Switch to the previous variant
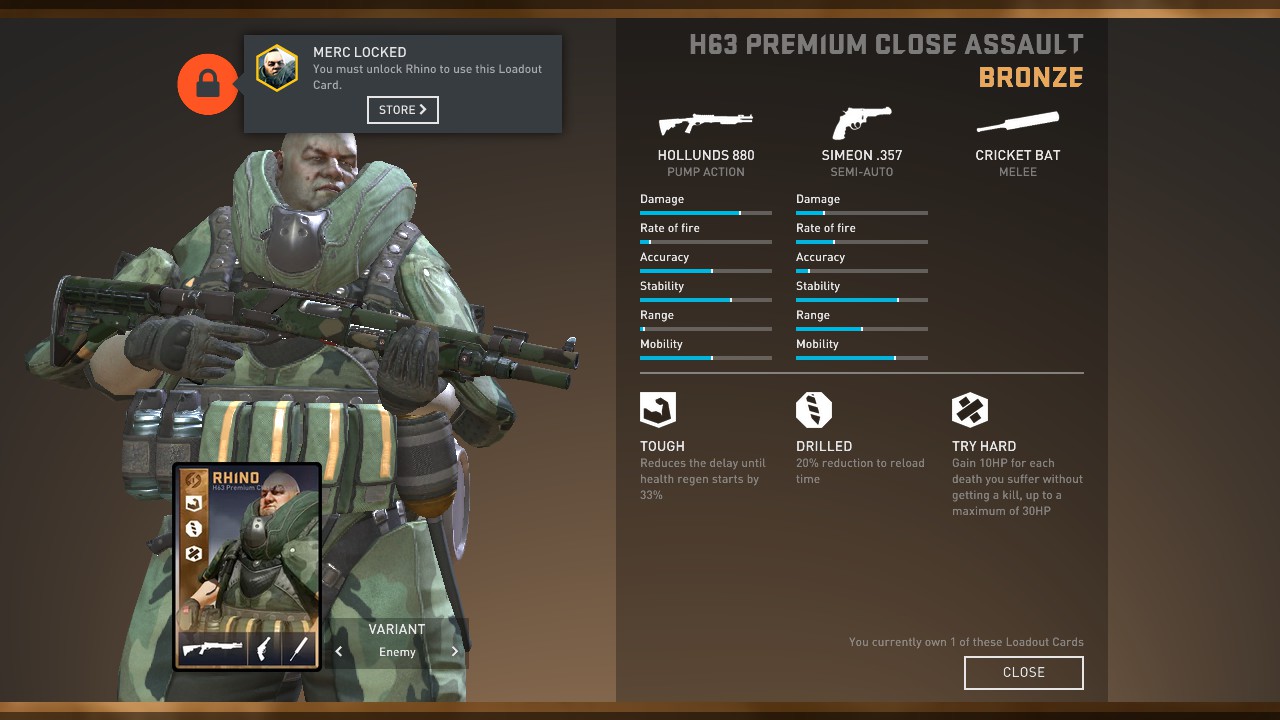Viewport: 1280px width, 720px height. point(339,652)
